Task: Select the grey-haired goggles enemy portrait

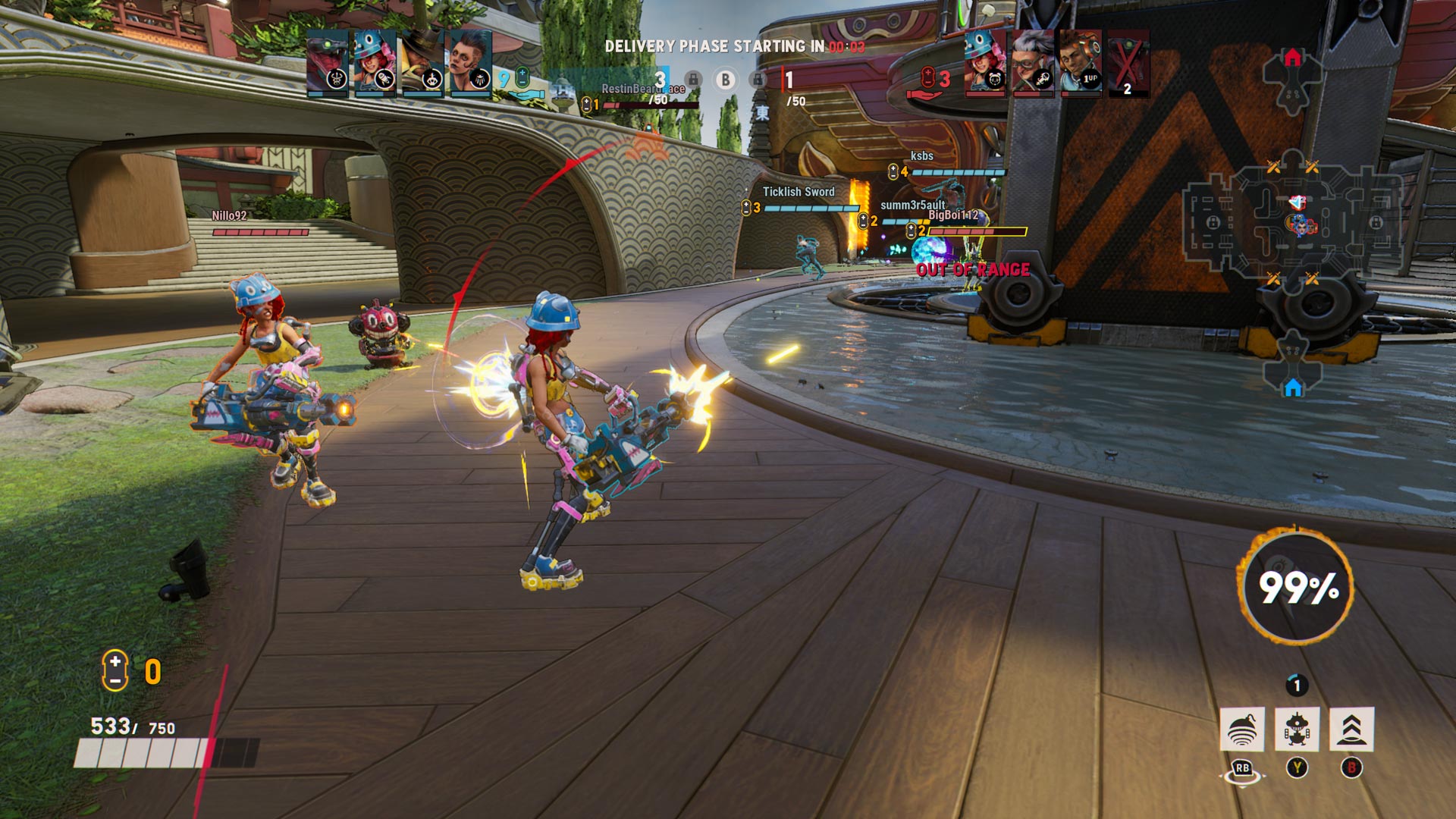Action: point(1033,64)
